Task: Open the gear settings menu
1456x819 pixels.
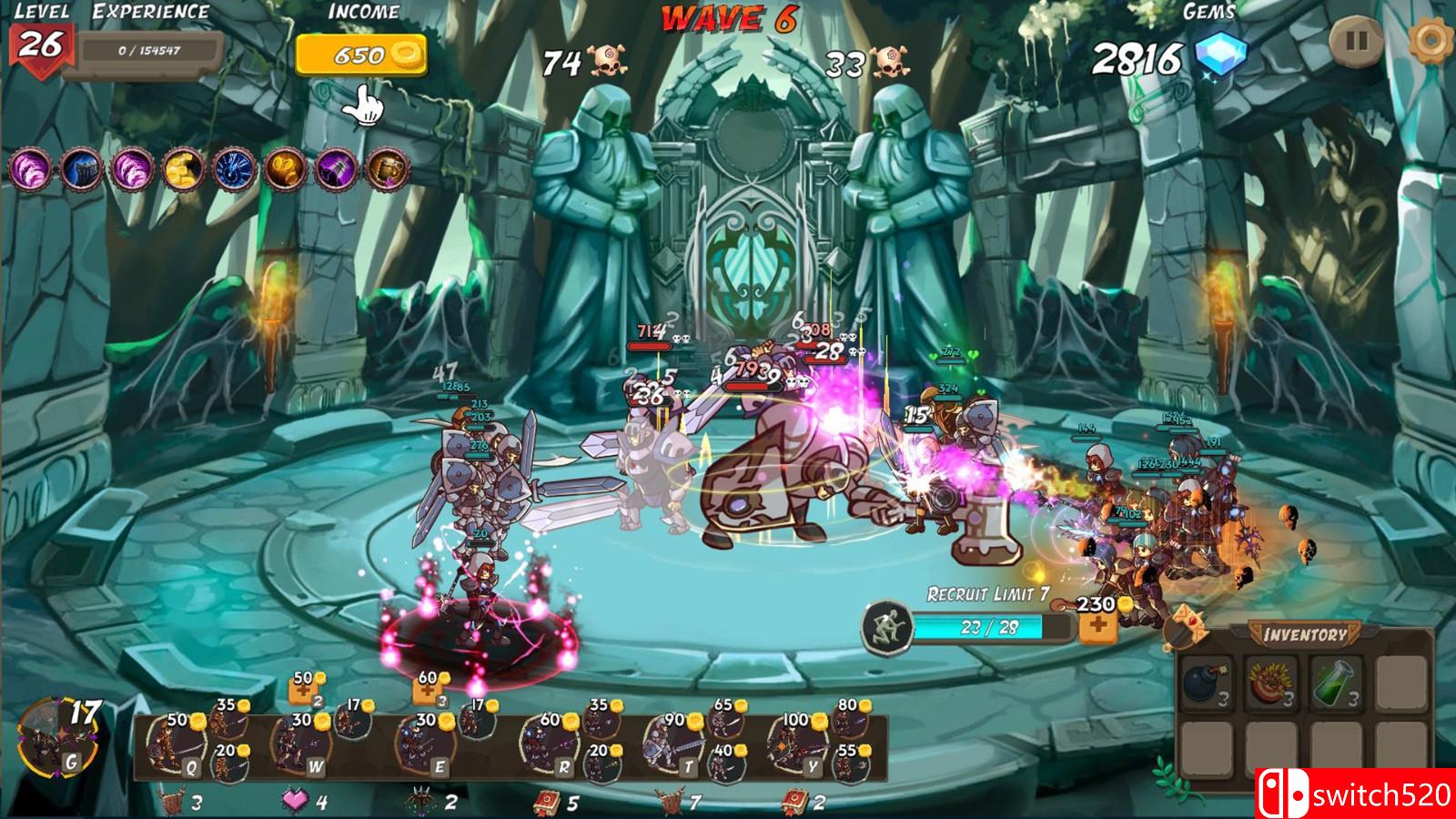Action: click(x=1431, y=42)
